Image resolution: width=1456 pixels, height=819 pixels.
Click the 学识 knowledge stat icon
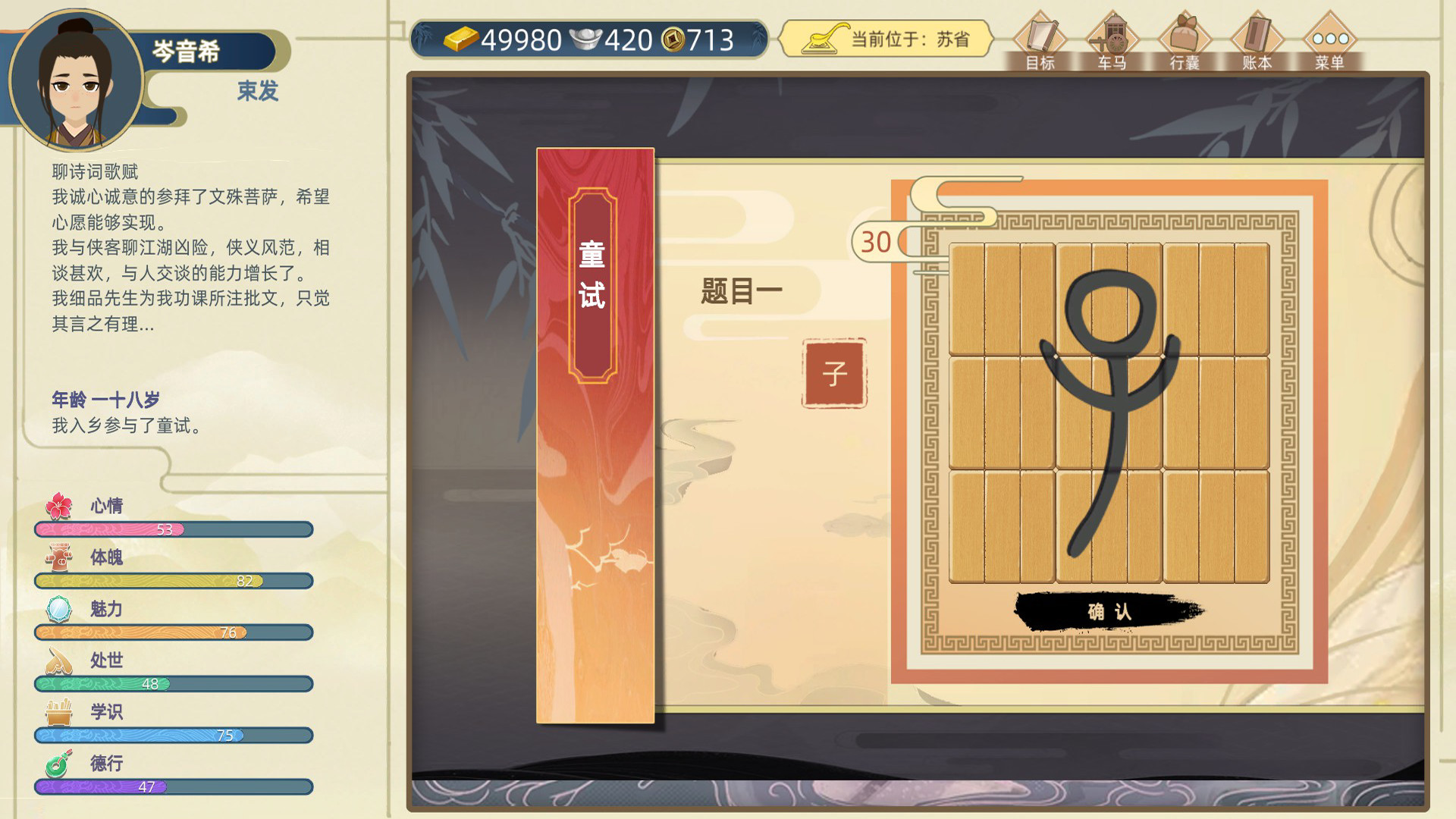[x=58, y=711]
